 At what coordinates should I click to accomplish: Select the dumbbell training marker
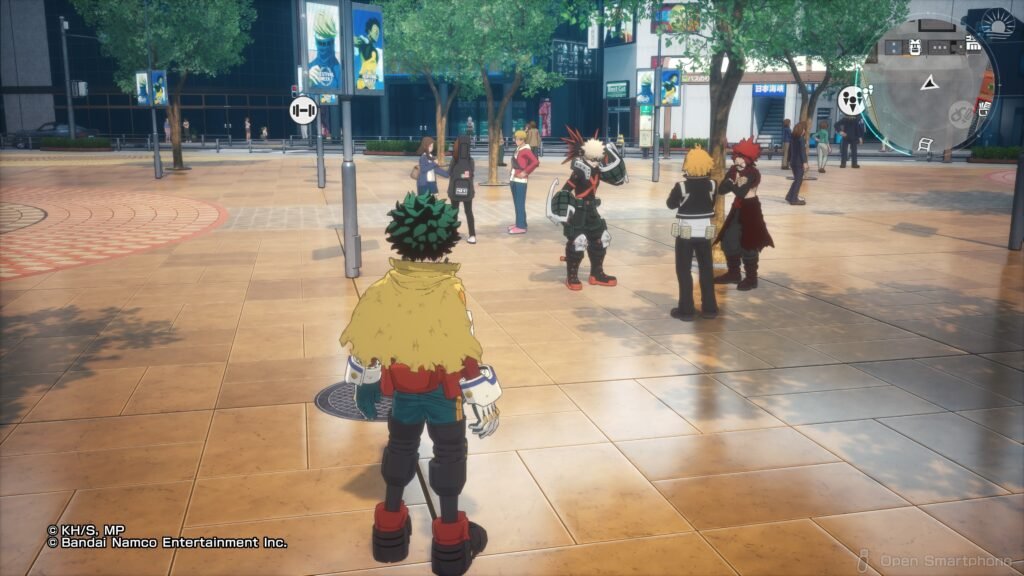(303, 110)
